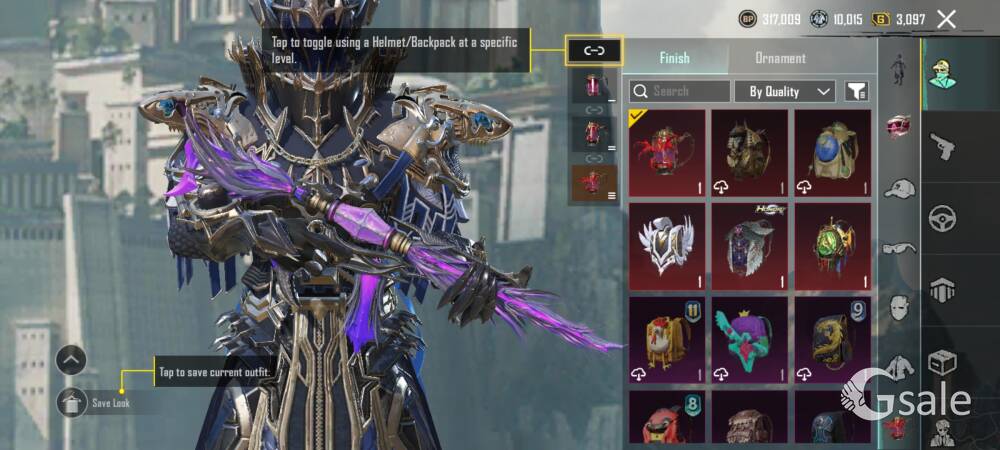
Task: Open the steering wheel vehicle category
Action: (x=943, y=217)
